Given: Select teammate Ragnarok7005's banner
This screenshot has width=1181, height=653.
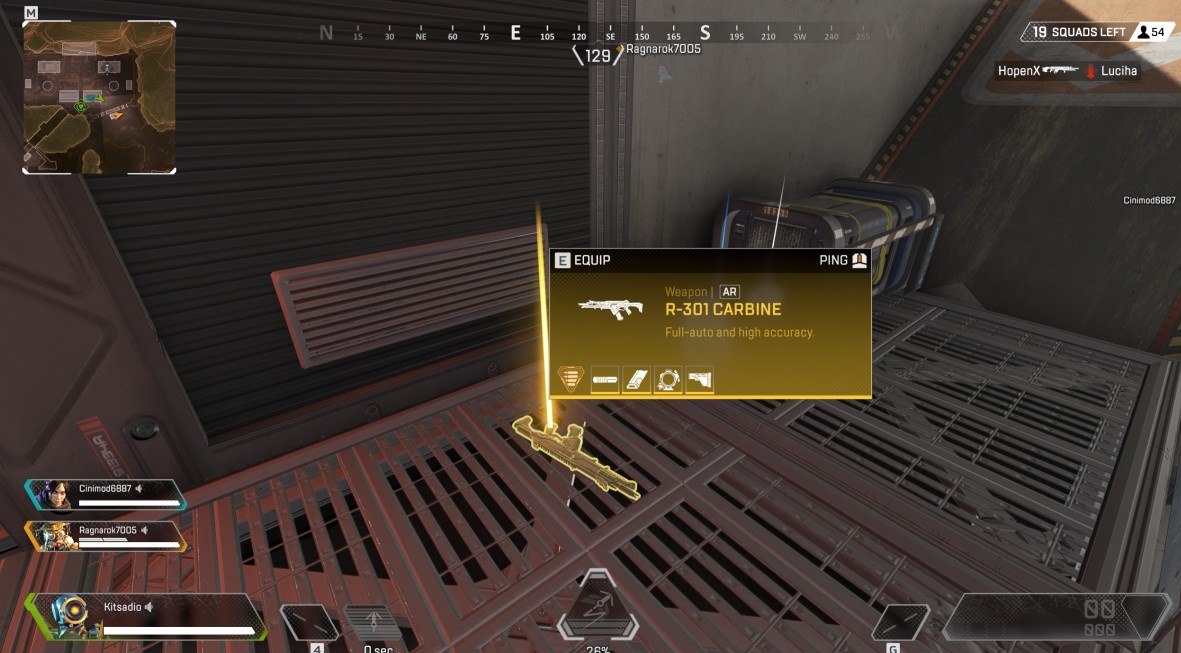Looking at the screenshot, I should tap(105, 536).
